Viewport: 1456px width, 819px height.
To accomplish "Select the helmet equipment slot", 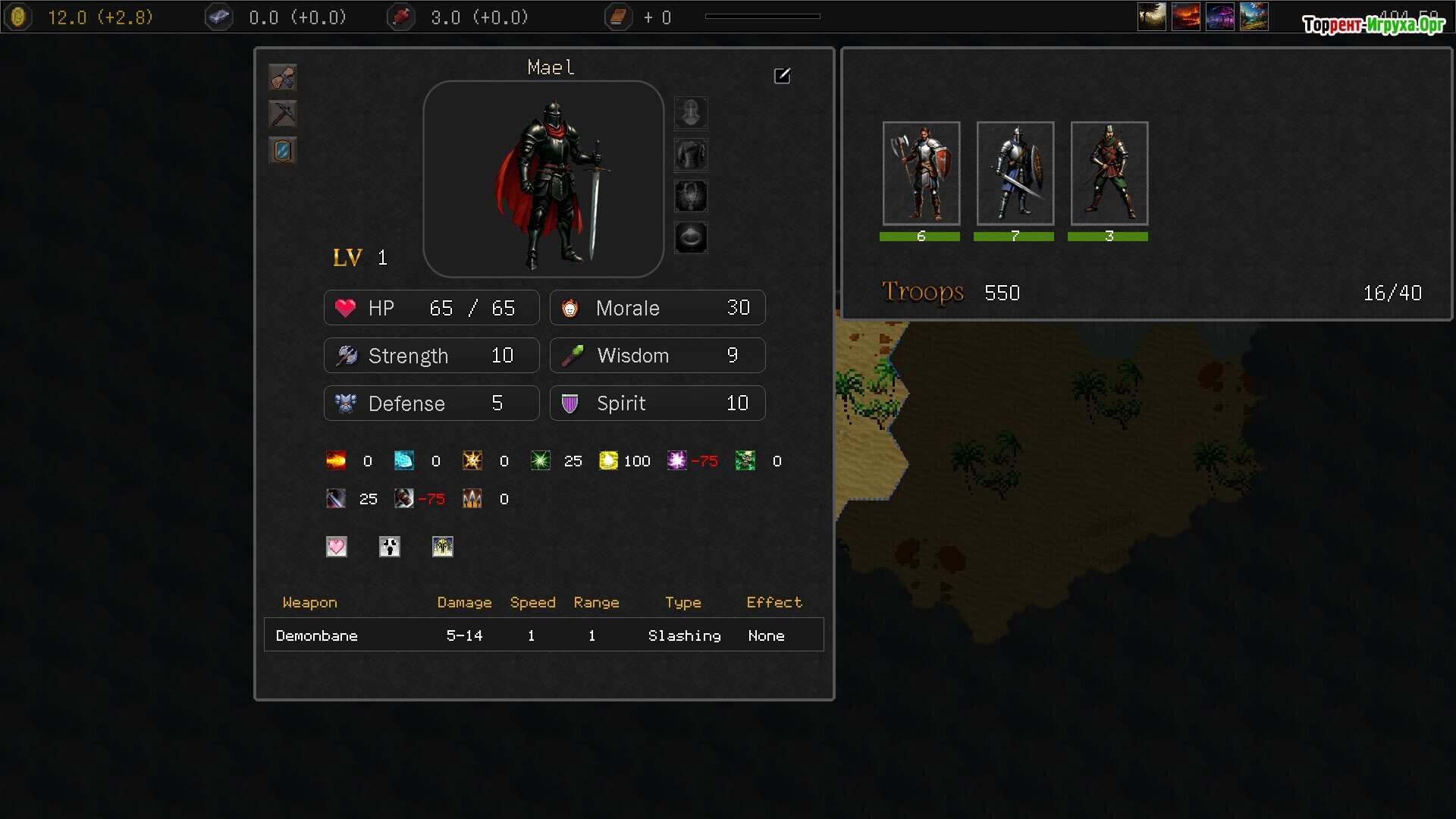I will click(x=691, y=113).
